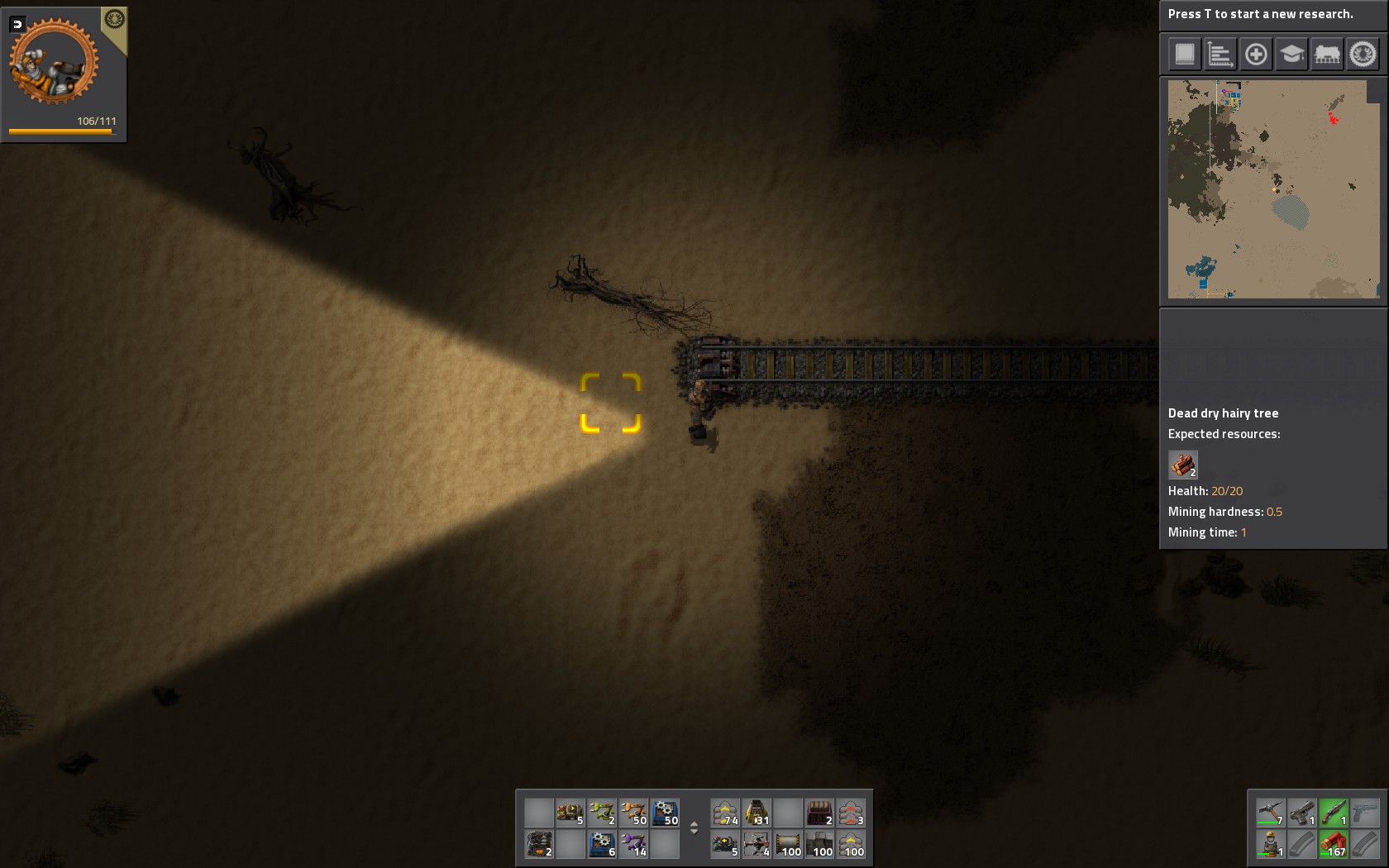Open the world minimap

tap(1273, 188)
